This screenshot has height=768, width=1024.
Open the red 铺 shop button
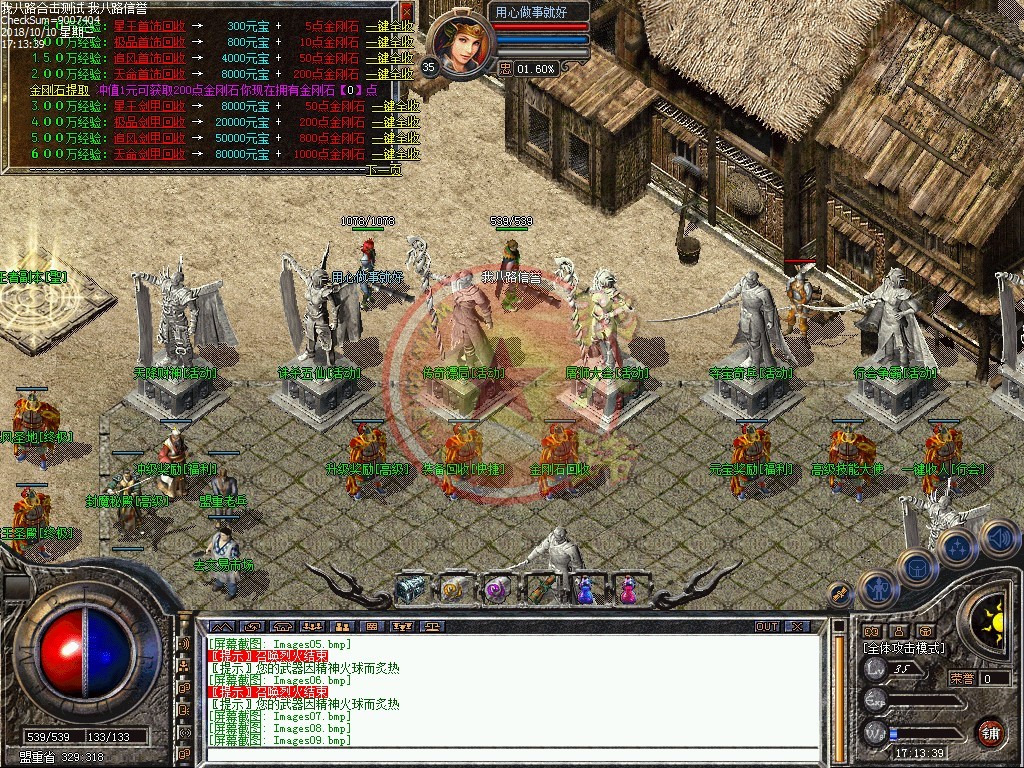[x=990, y=733]
